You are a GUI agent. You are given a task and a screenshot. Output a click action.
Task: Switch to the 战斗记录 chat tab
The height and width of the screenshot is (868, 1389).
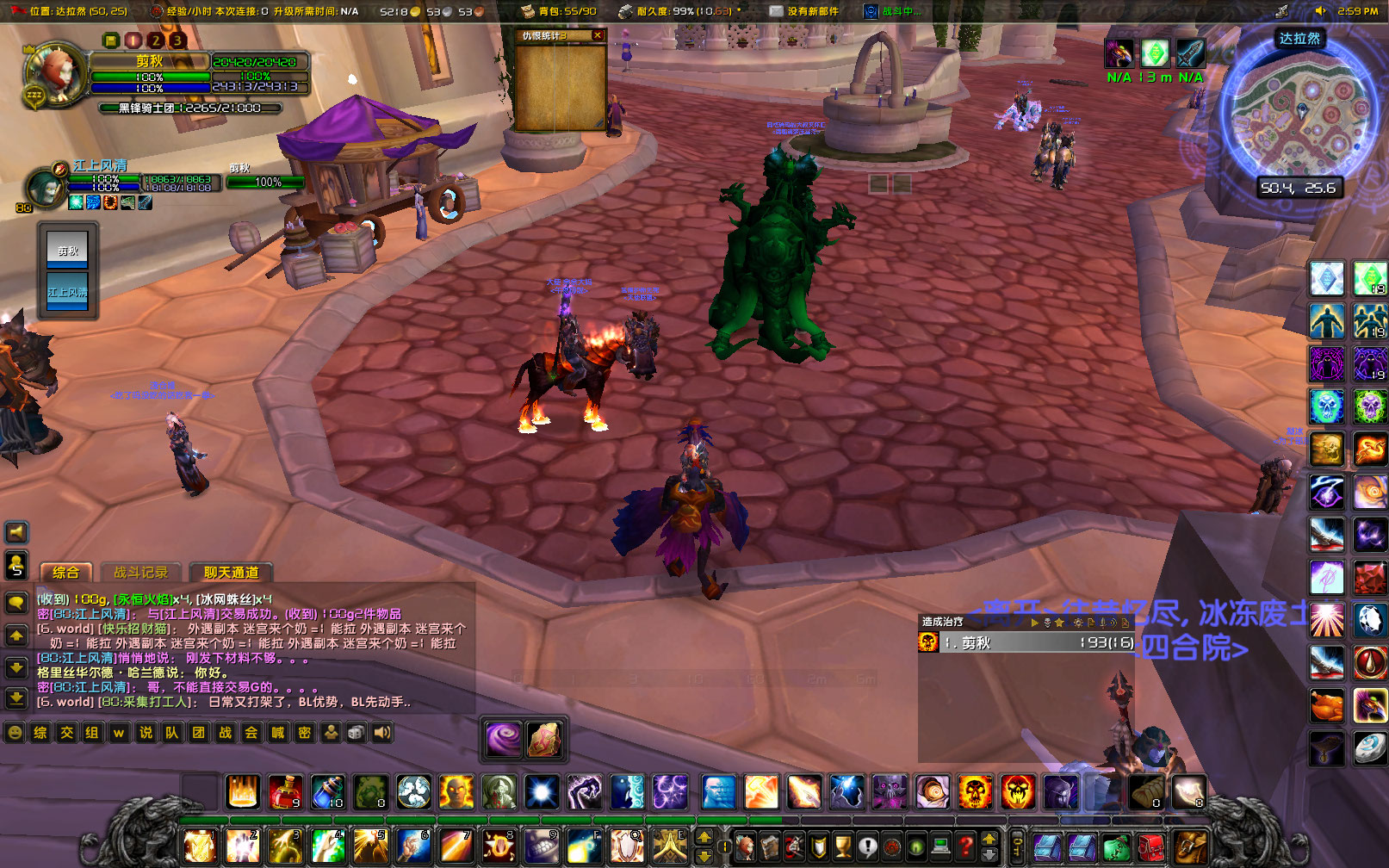click(x=140, y=572)
